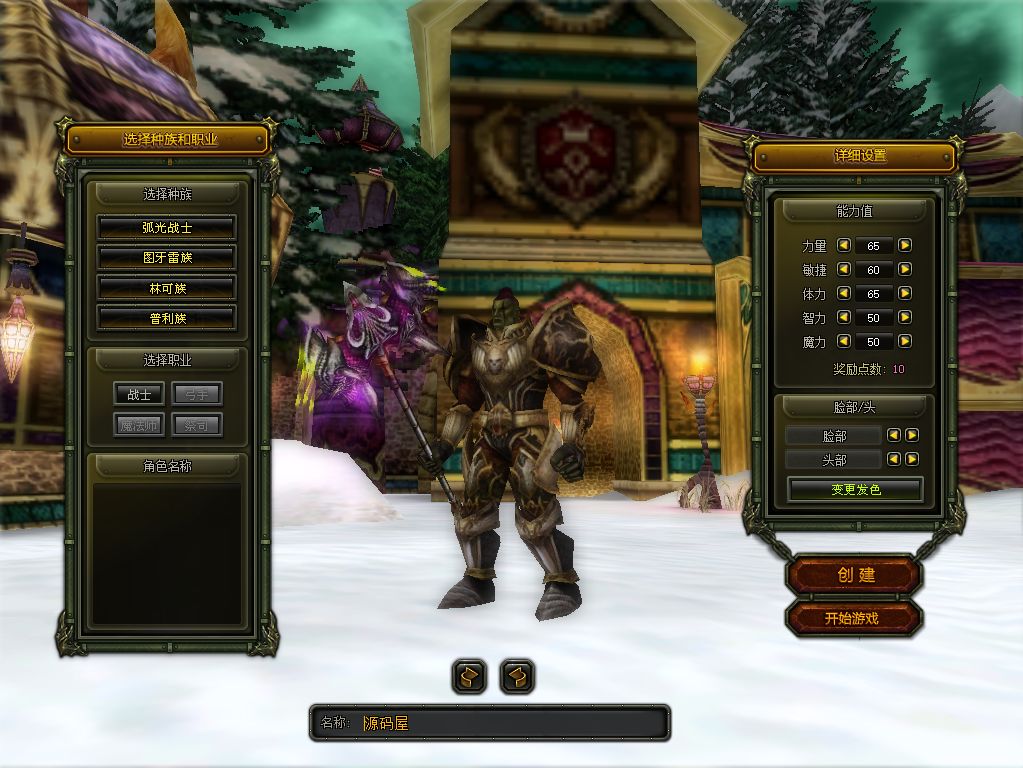This screenshot has height=768, width=1023.
Task: Increase 体力 points
Action: [x=905, y=293]
